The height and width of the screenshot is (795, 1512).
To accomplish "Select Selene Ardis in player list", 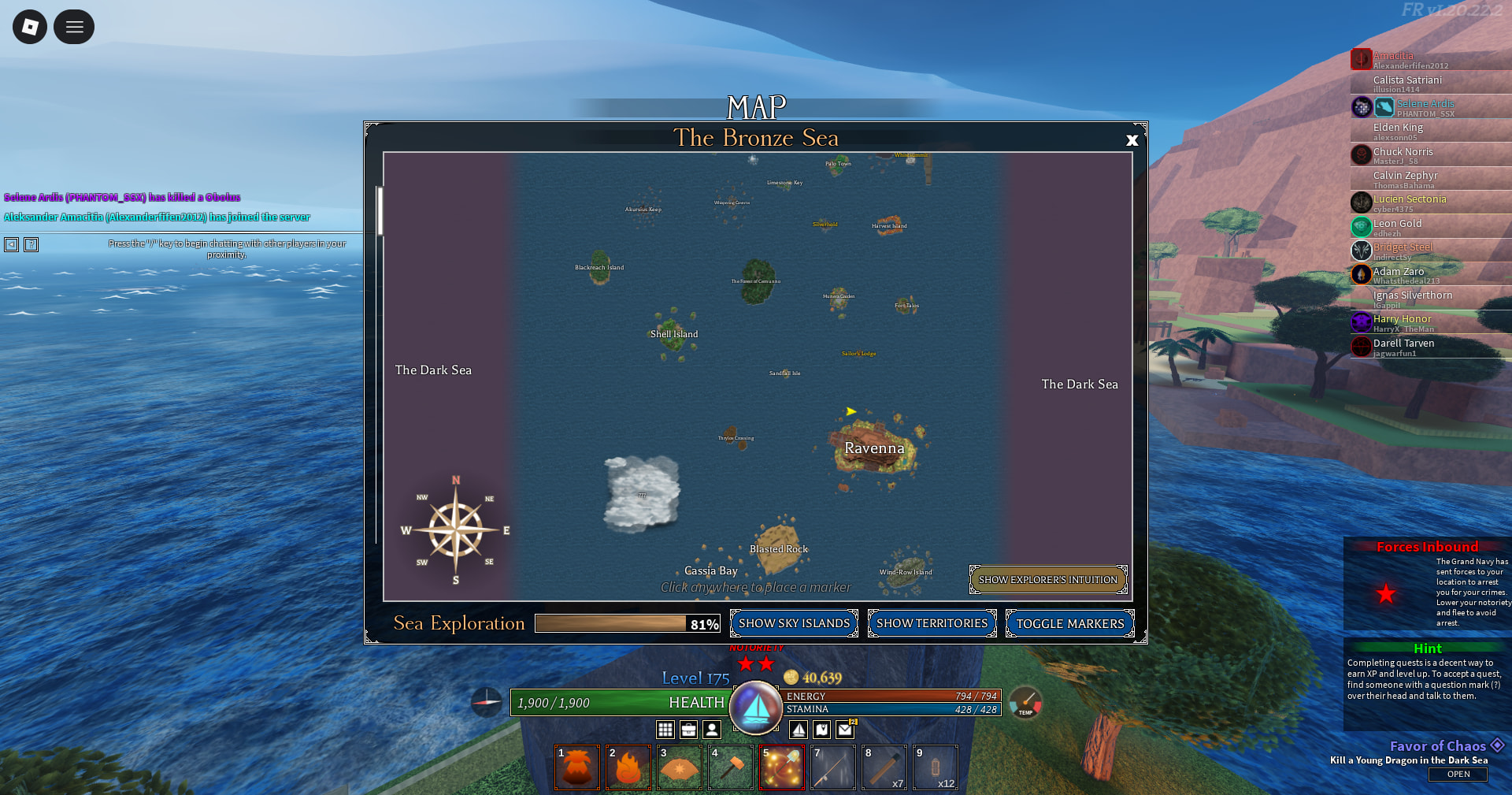I will (x=1425, y=104).
